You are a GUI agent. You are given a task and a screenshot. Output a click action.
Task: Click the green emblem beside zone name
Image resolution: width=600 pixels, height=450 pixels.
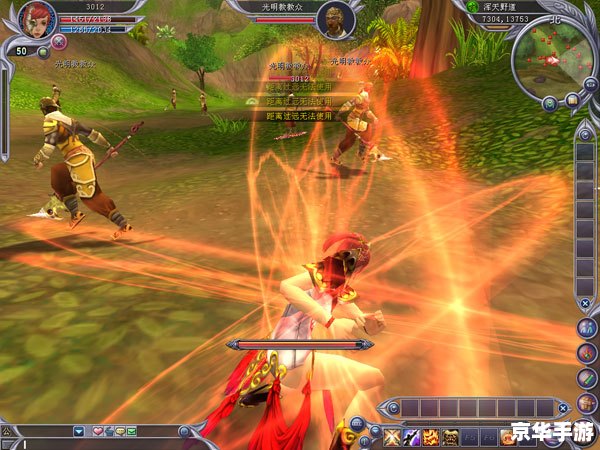472,6
